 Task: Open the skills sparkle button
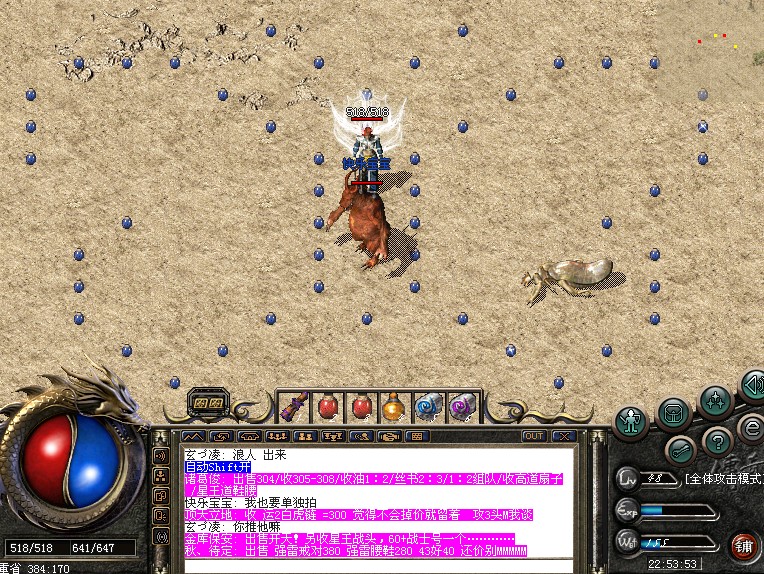[716, 402]
